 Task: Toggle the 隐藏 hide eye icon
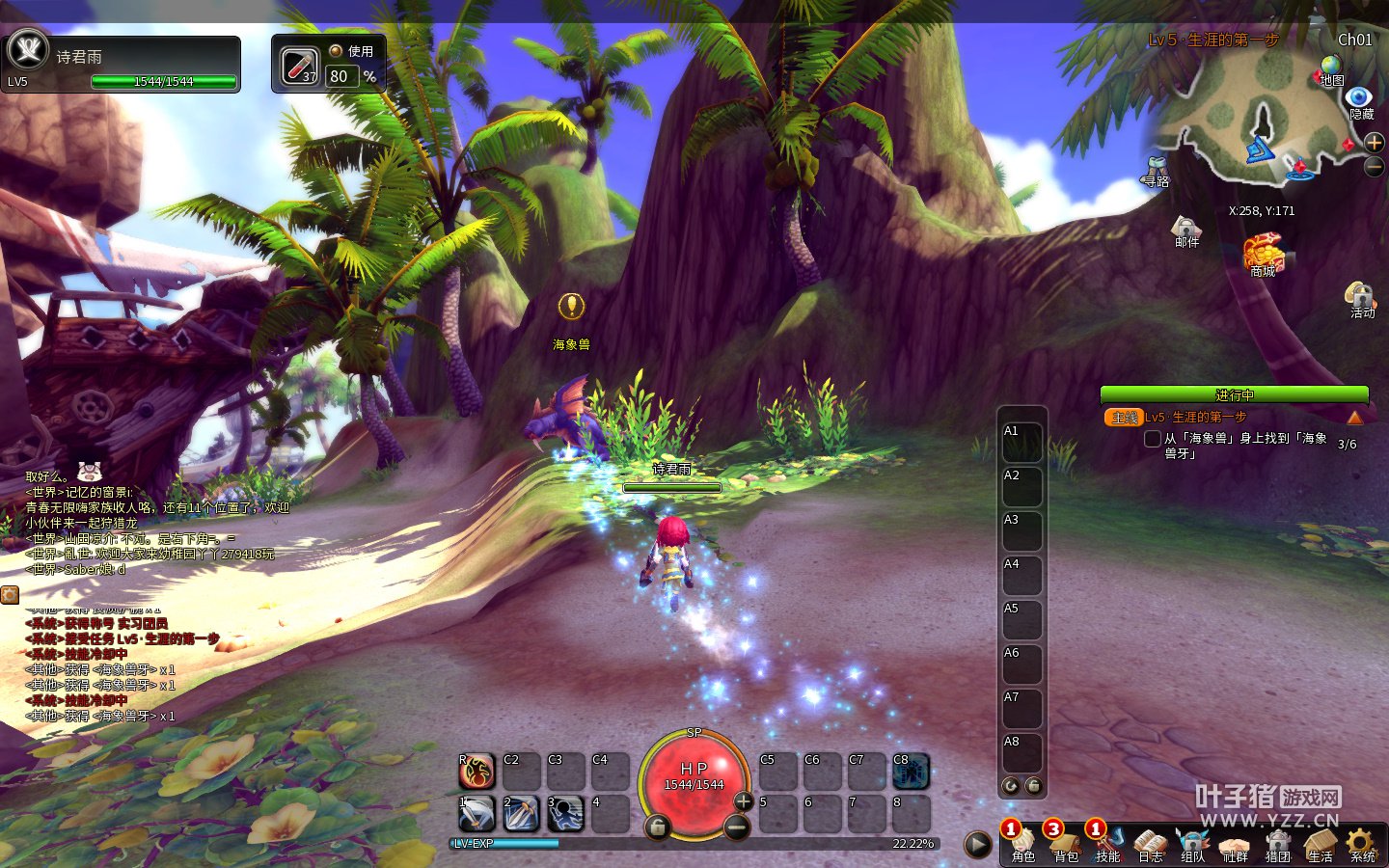point(1360,98)
